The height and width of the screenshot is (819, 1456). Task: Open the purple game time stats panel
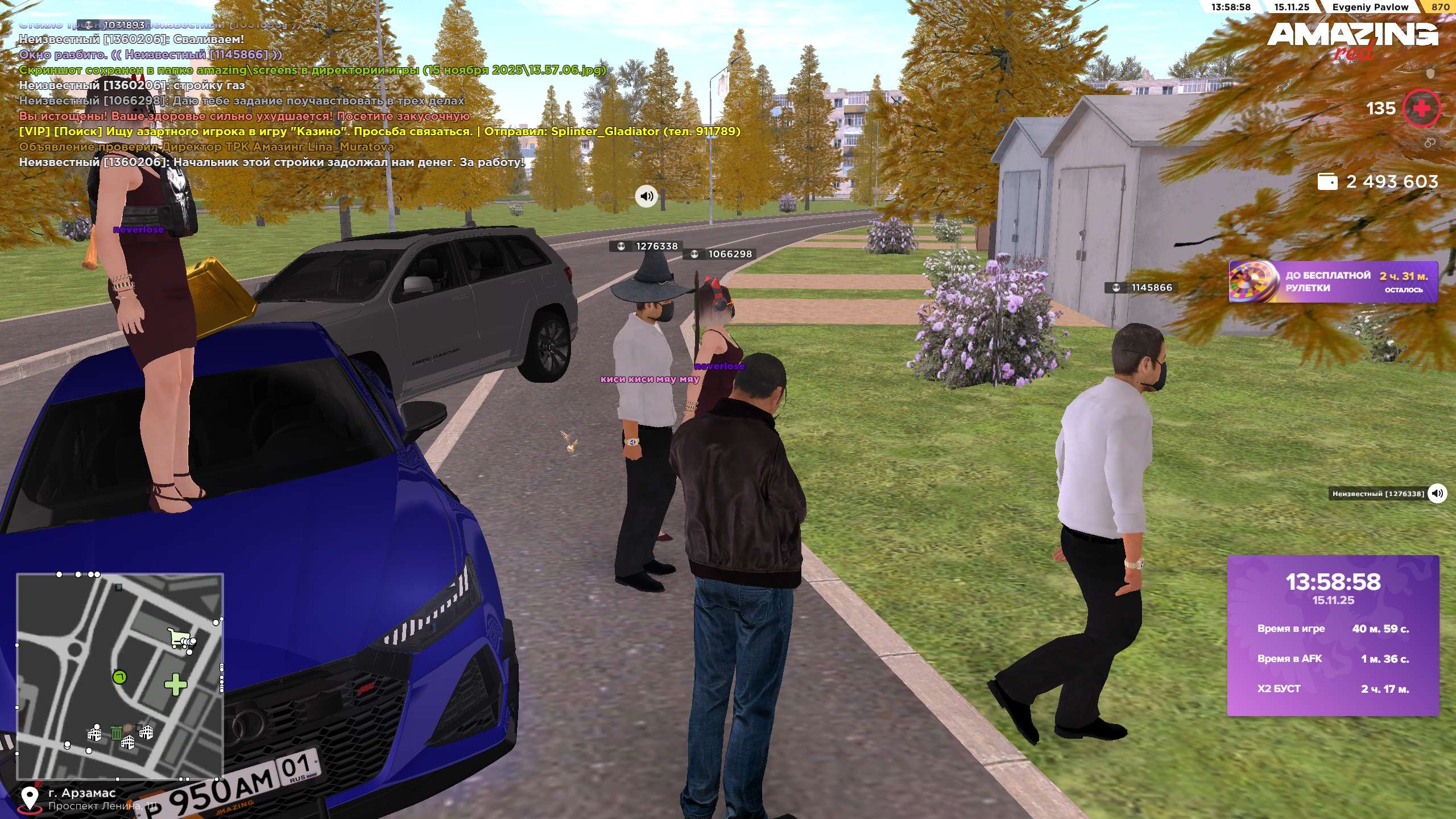click(x=1333, y=635)
